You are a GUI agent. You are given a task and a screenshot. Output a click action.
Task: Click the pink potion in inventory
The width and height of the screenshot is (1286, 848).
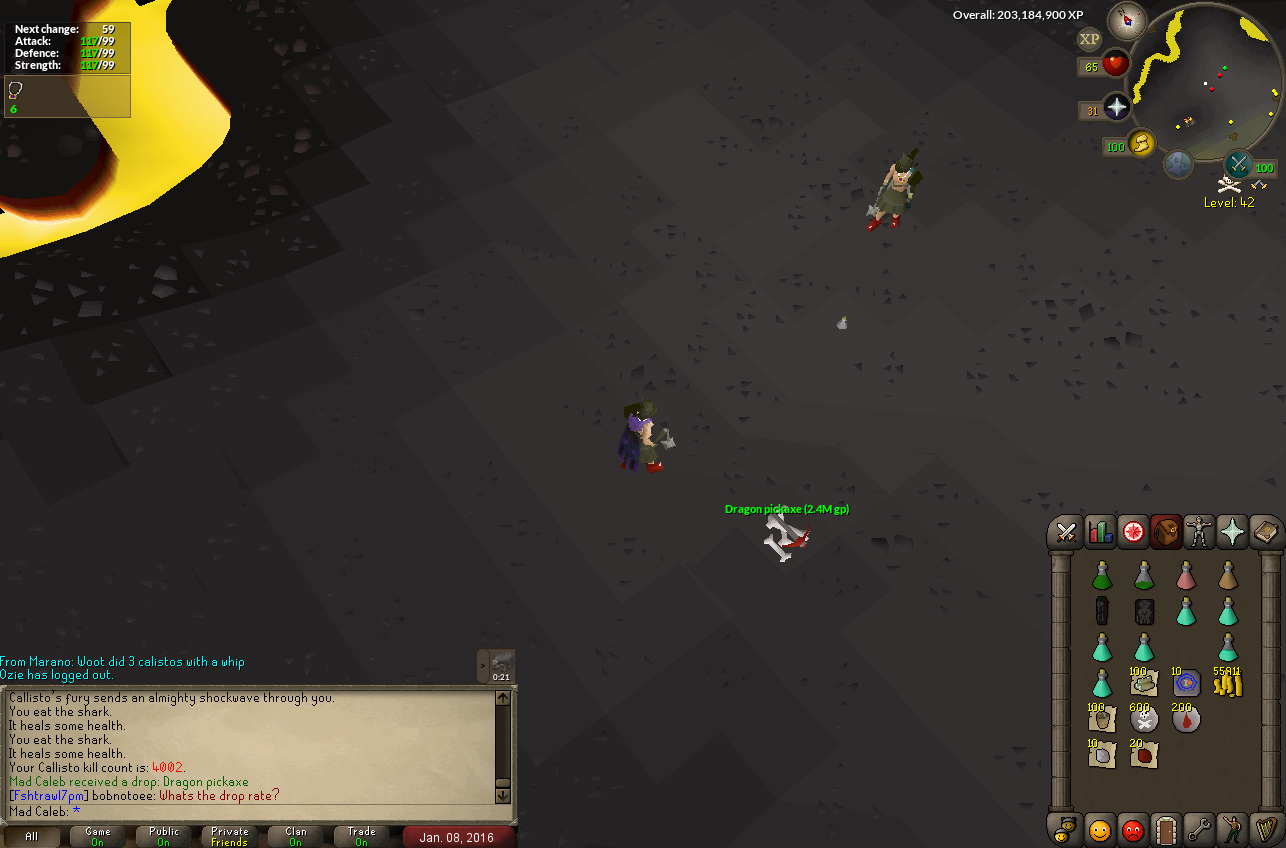[1186, 575]
